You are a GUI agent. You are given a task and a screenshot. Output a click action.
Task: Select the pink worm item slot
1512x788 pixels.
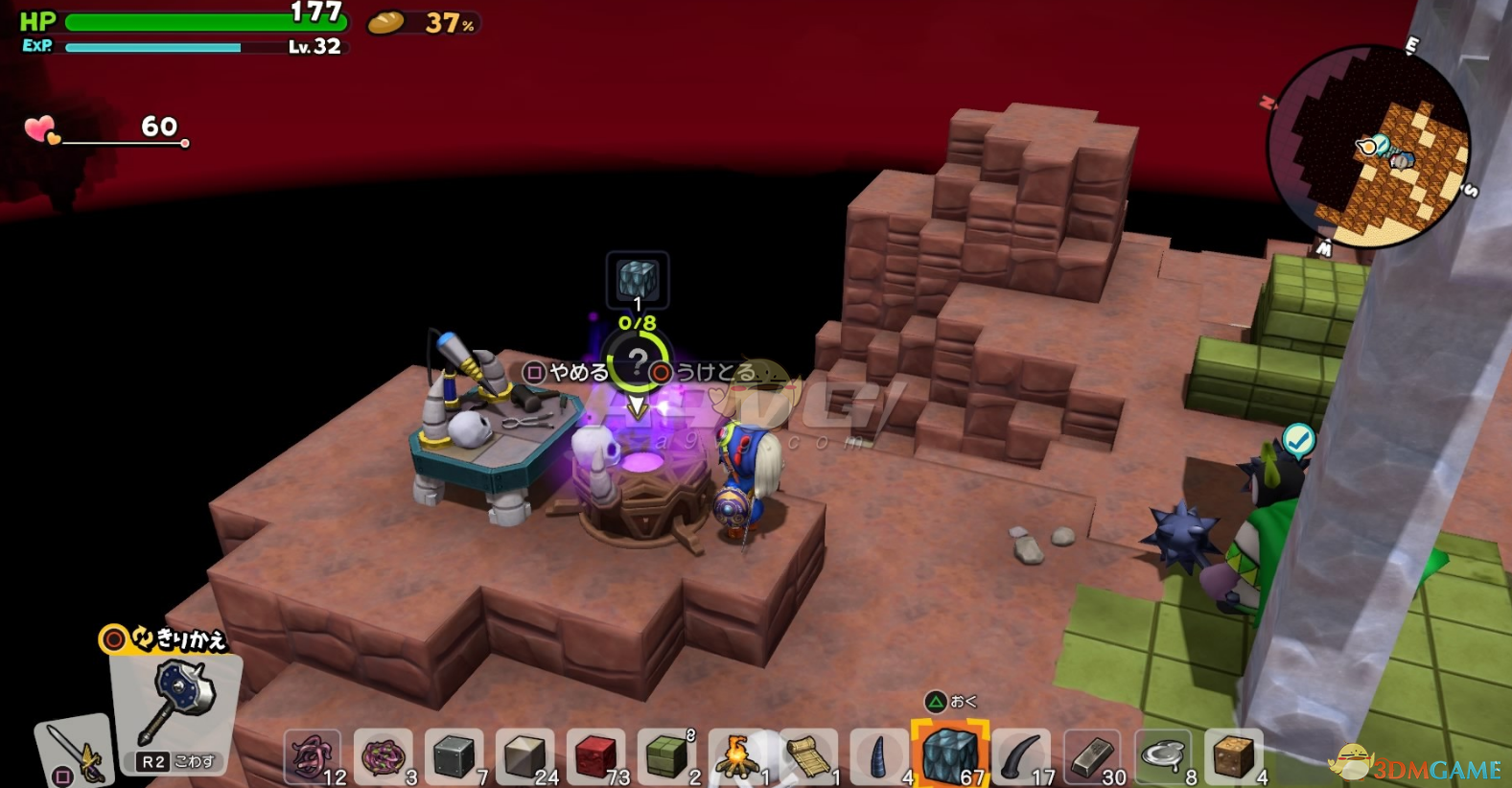click(x=312, y=757)
